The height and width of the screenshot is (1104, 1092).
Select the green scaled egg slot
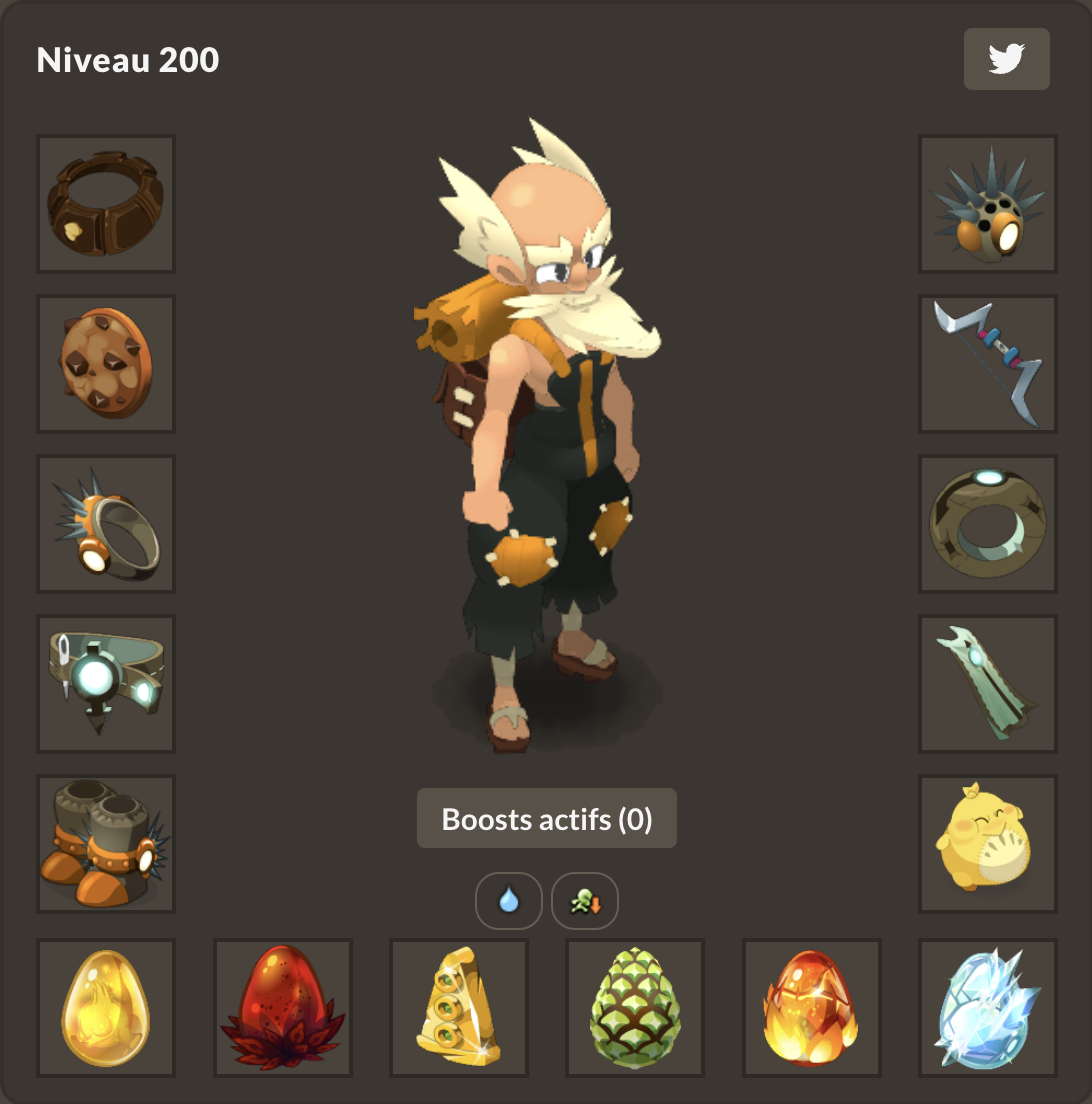(636, 1008)
